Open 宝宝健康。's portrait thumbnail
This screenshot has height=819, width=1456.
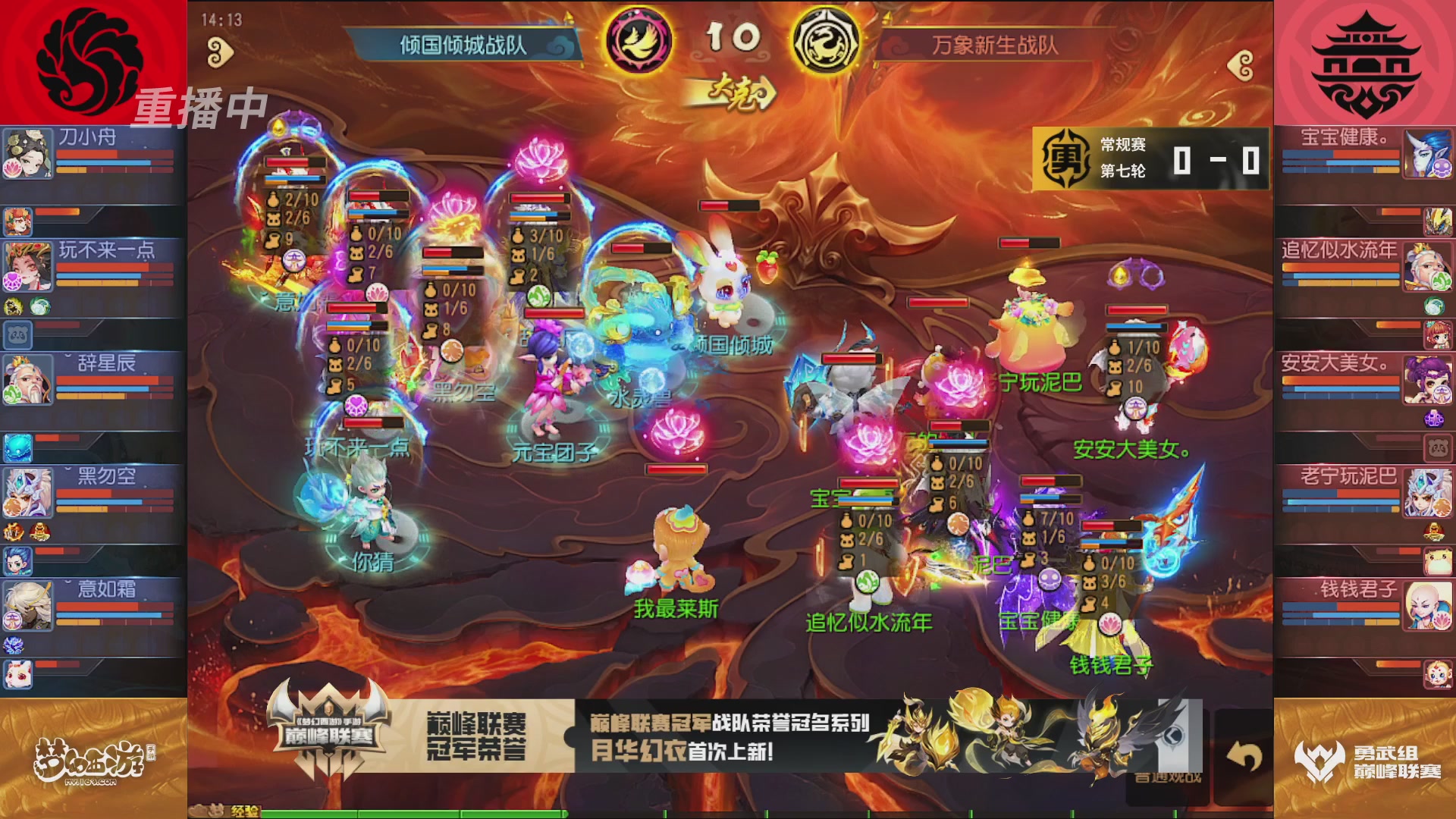(1428, 152)
